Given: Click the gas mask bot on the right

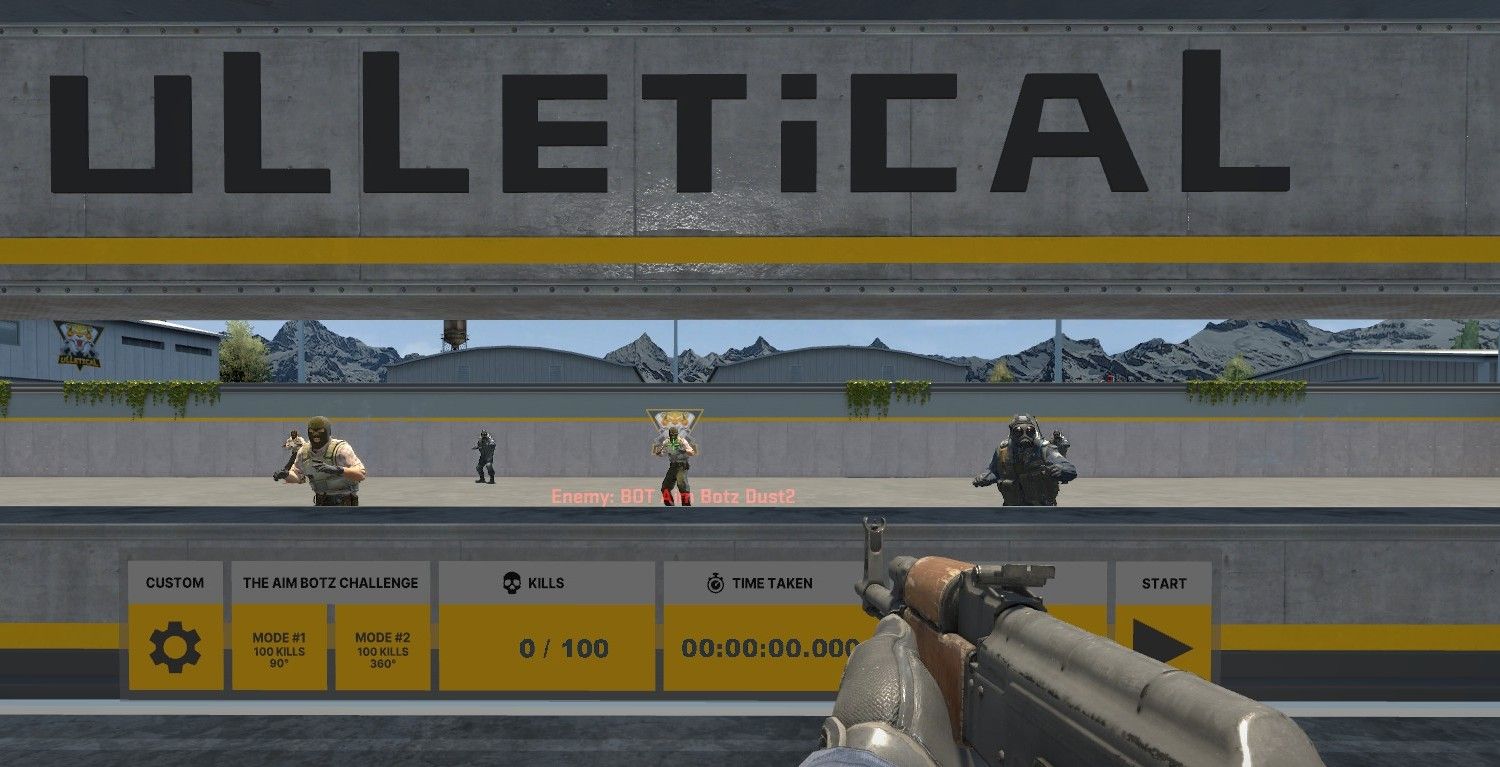Looking at the screenshot, I should (1025, 460).
